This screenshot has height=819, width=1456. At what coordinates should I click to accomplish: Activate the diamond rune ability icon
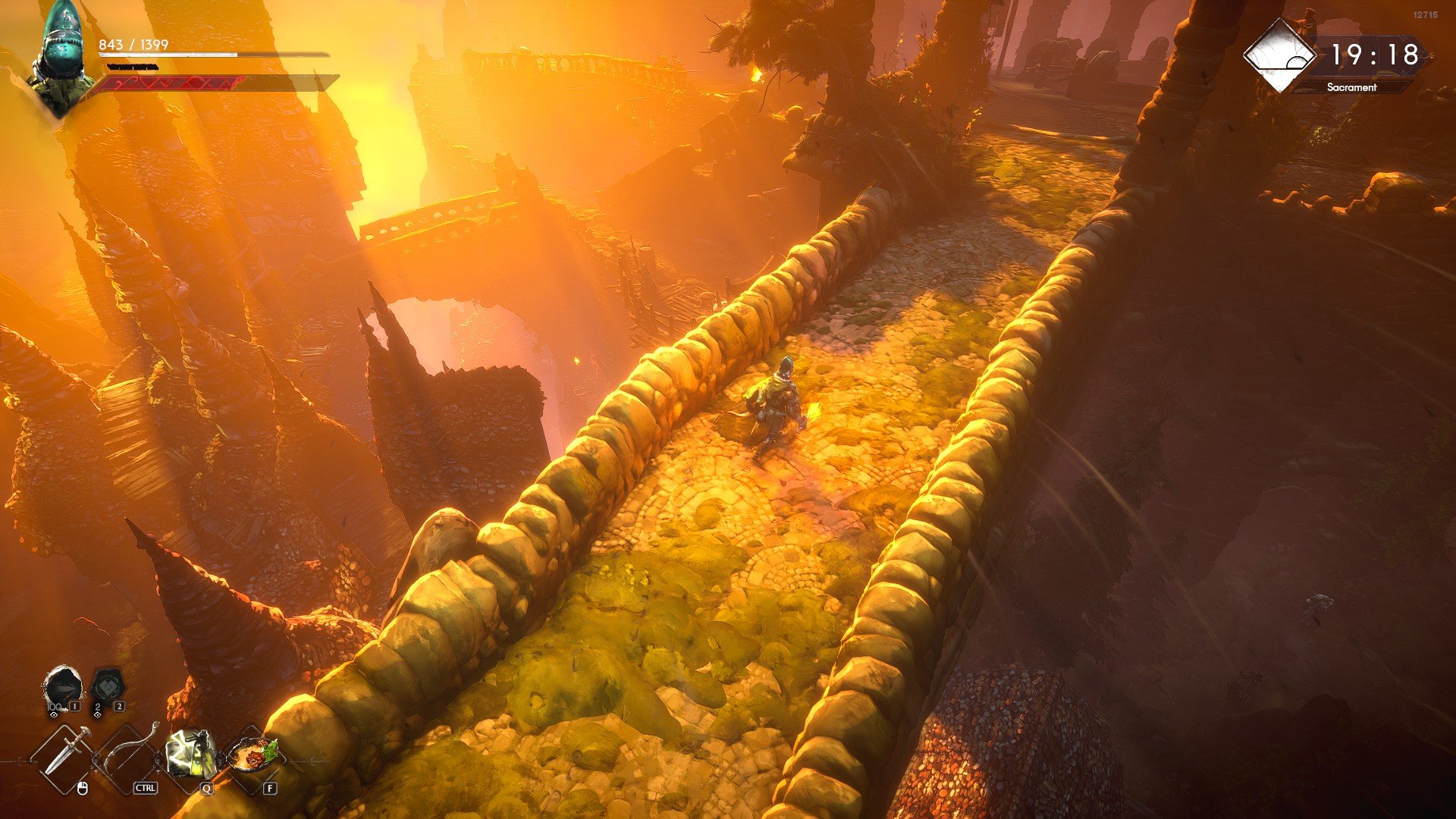(106, 688)
